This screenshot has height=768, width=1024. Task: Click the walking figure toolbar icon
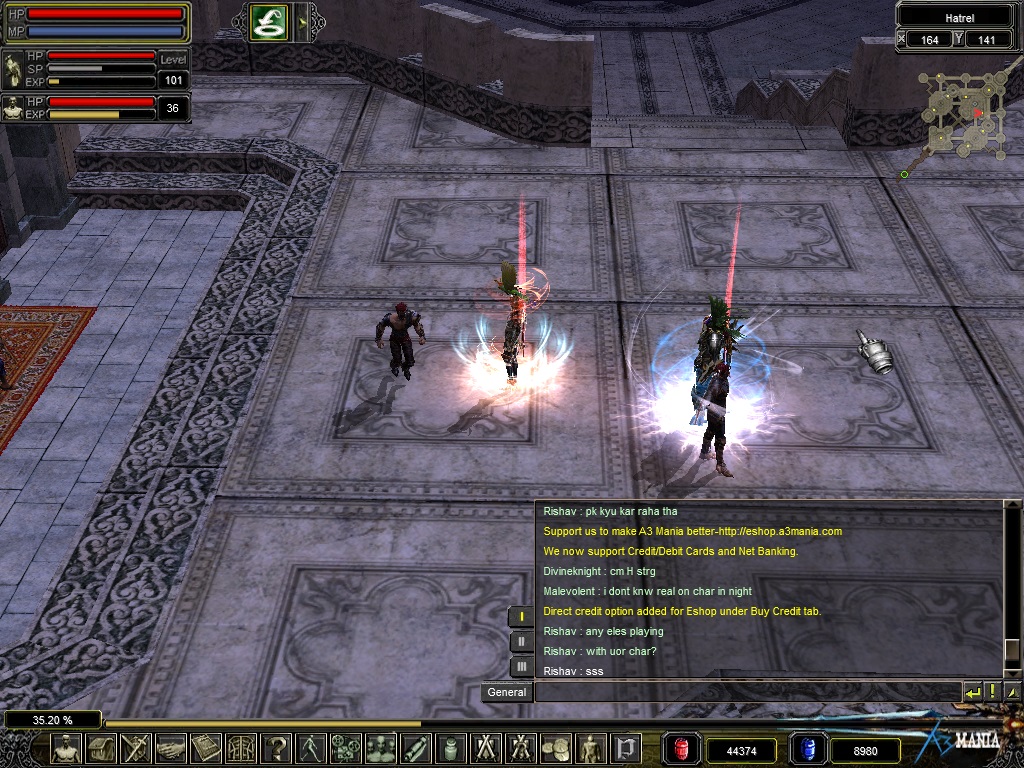pos(311,748)
